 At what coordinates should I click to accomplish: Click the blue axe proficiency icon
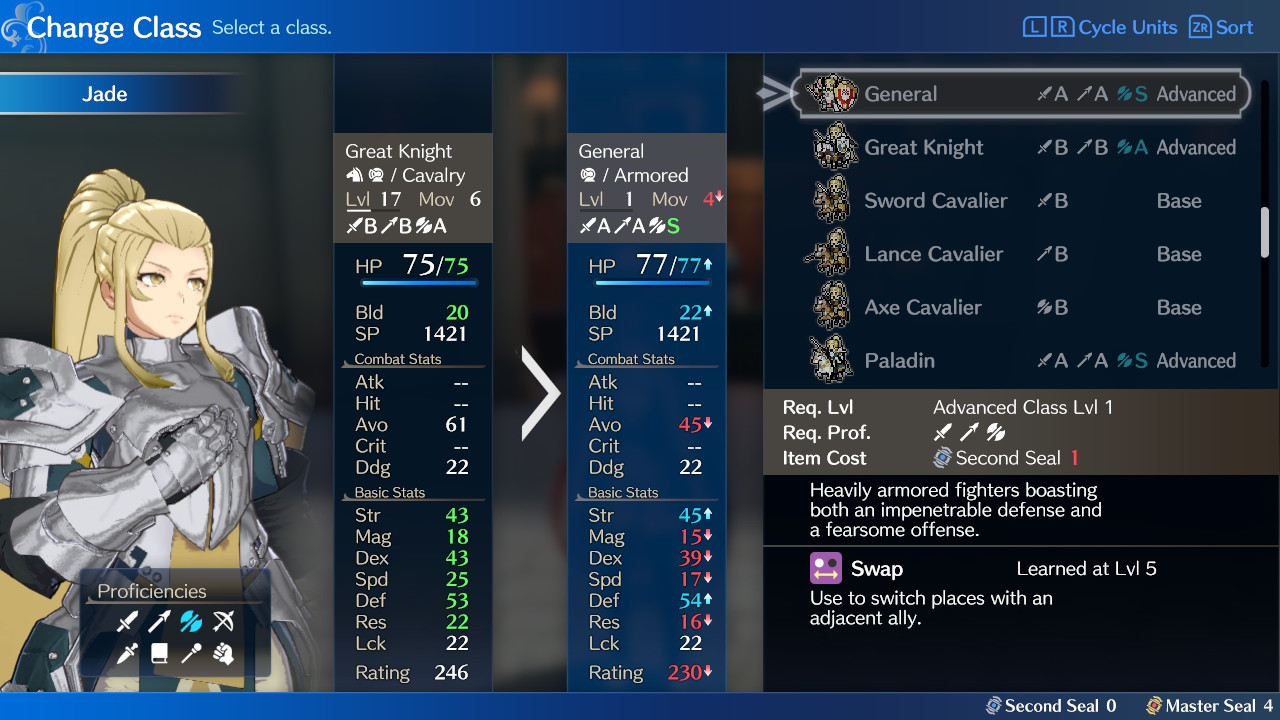coord(190,622)
